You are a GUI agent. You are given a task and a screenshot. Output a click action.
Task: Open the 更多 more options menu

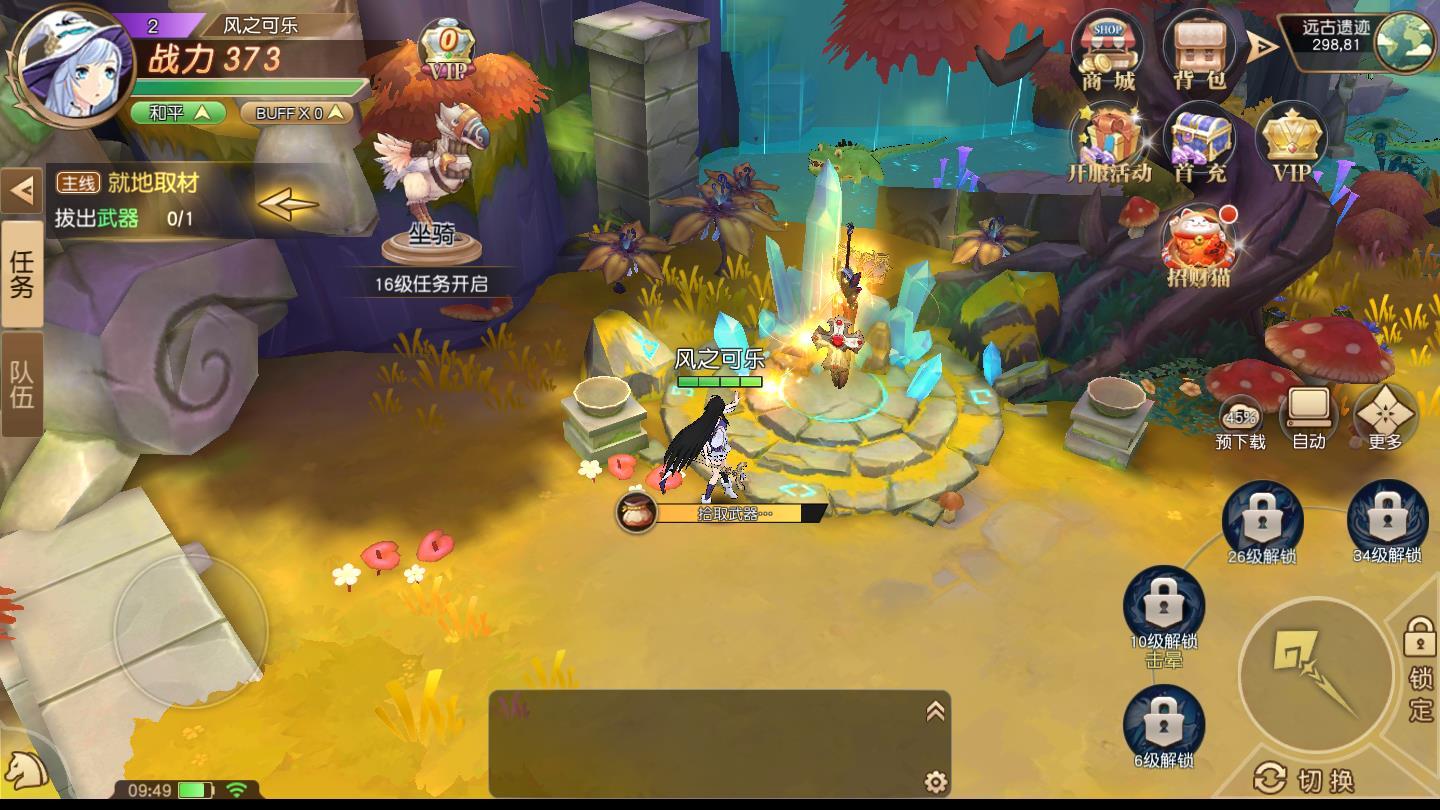click(1385, 417)
